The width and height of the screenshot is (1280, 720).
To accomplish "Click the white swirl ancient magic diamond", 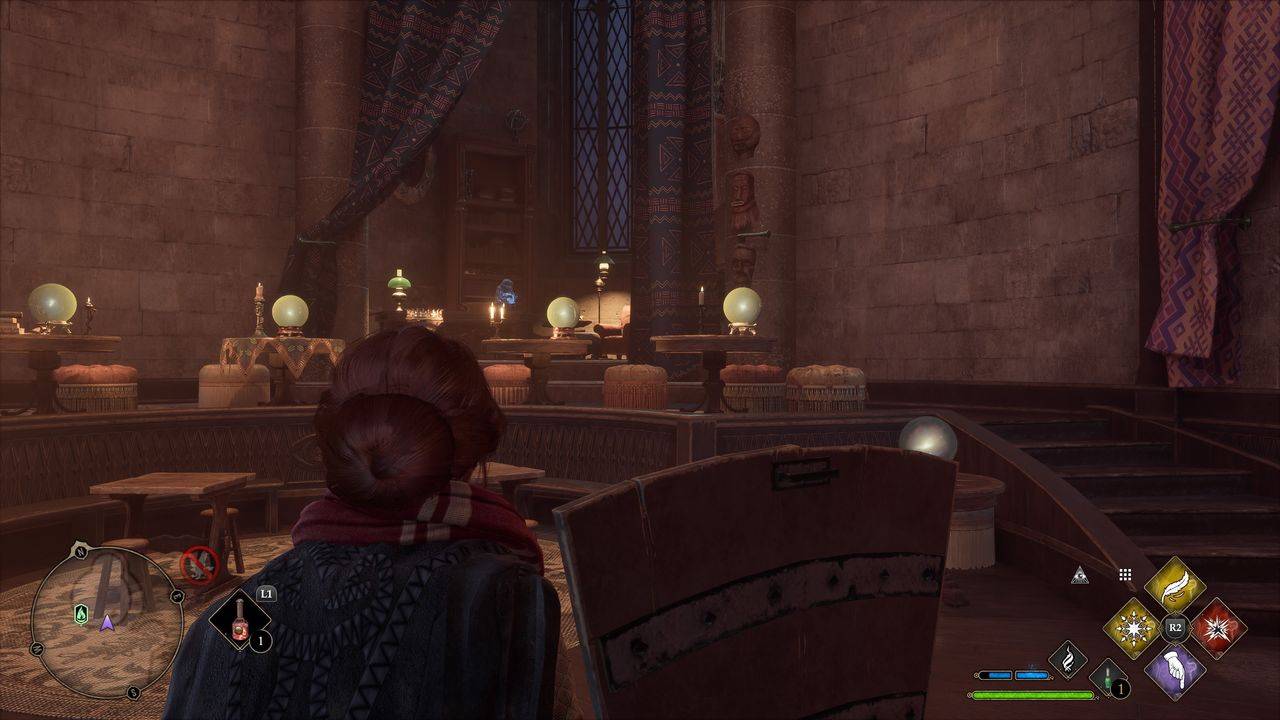I will coord(1068,660).
